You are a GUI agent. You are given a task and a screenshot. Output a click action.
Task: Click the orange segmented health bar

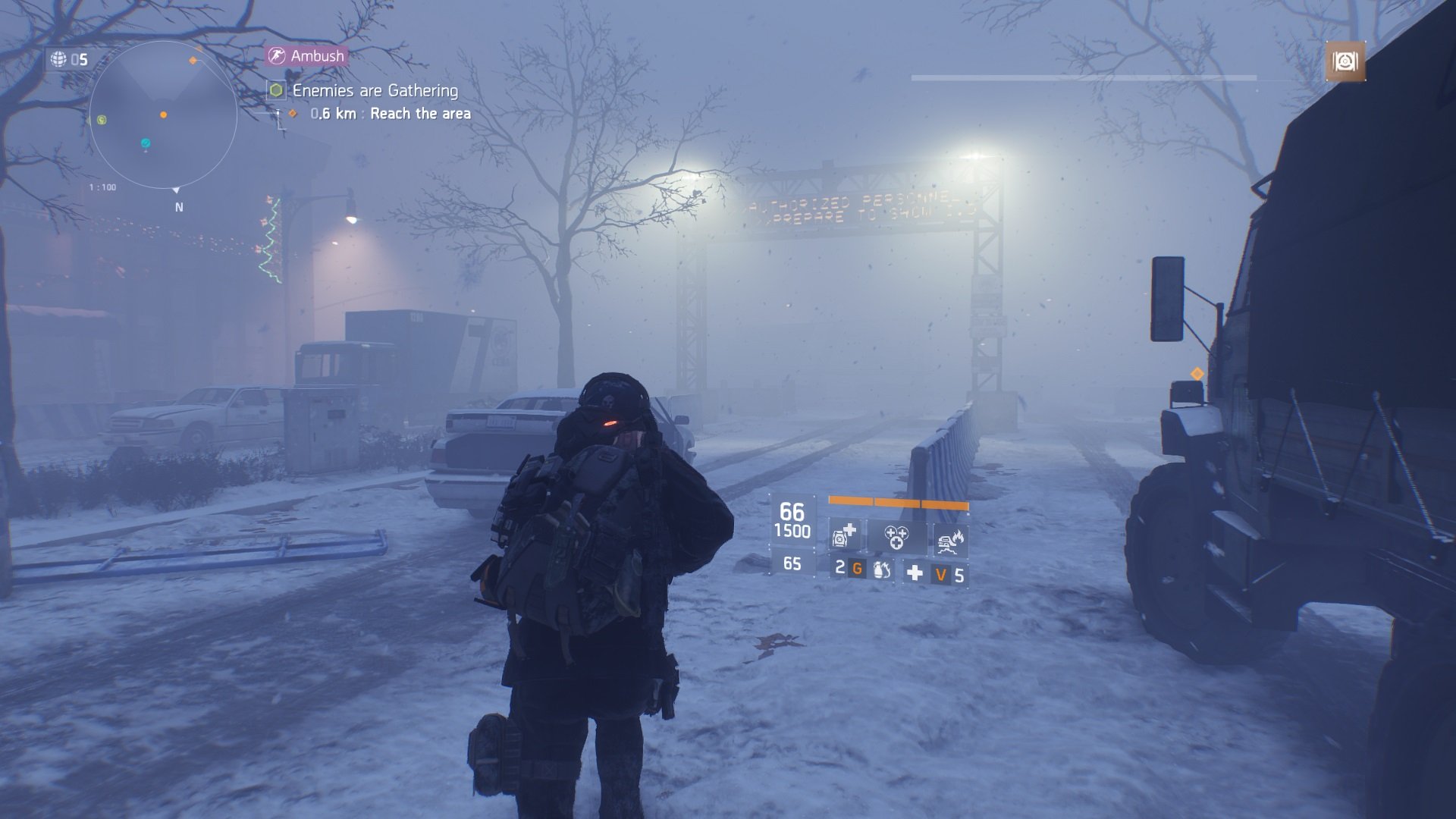point(897,502)
